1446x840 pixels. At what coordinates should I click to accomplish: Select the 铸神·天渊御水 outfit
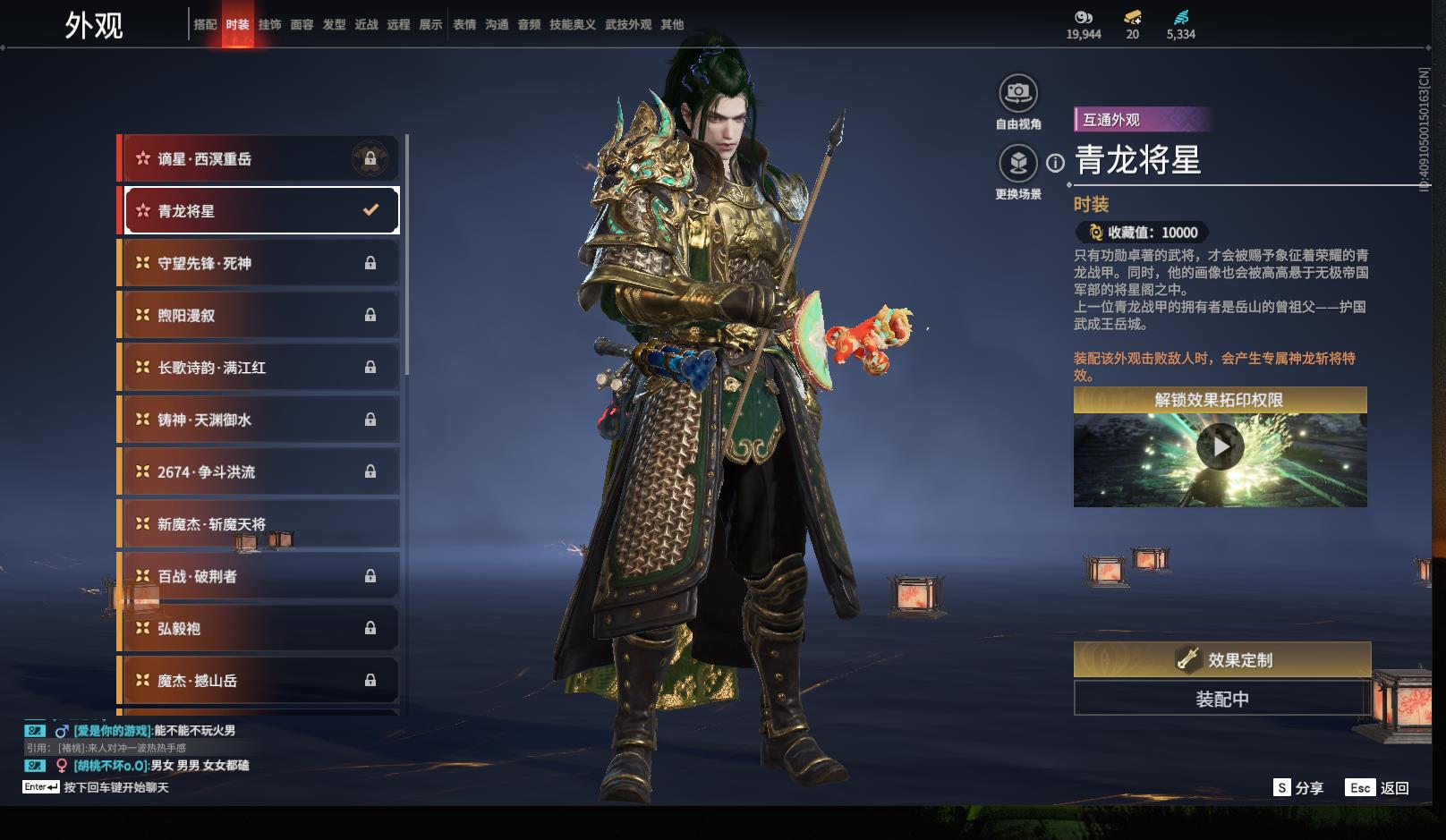point(259,420)
